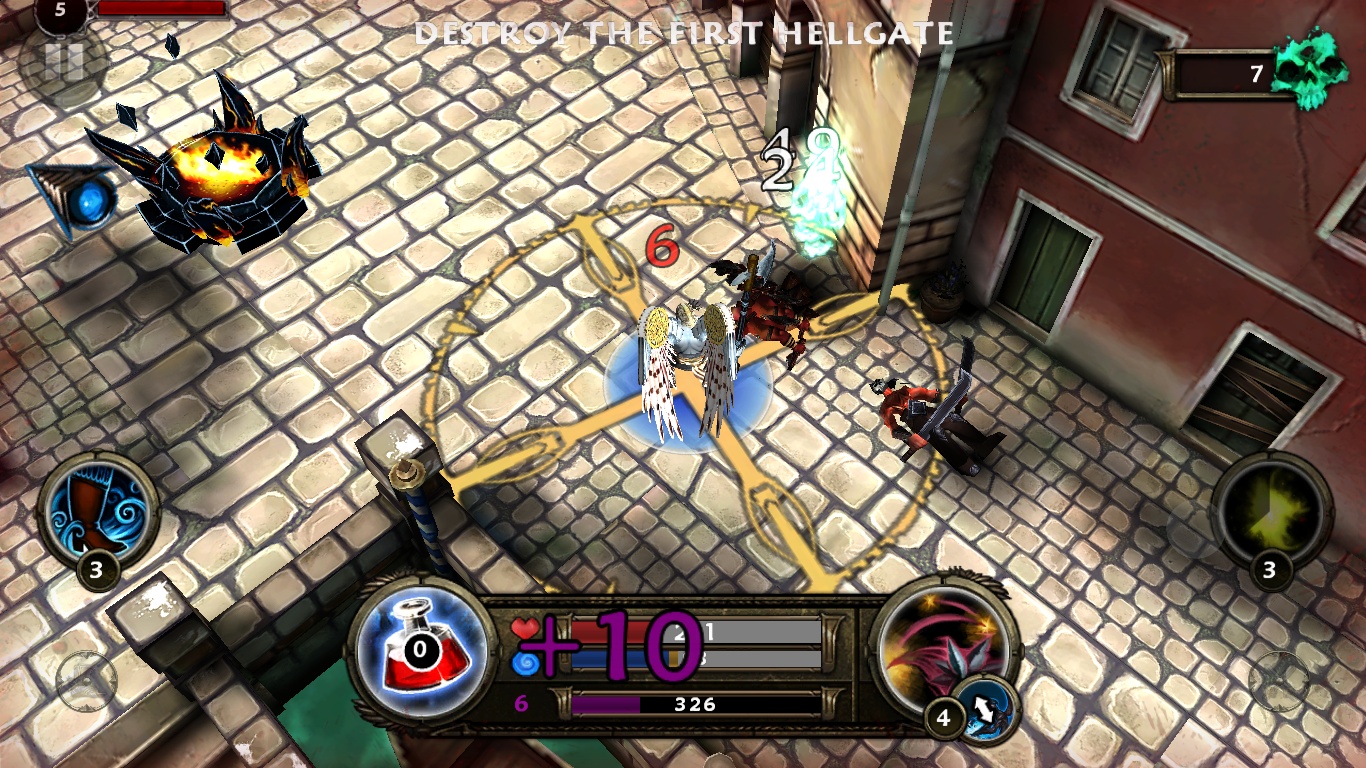Activate the yellow burst ability

click(1271, 512)
